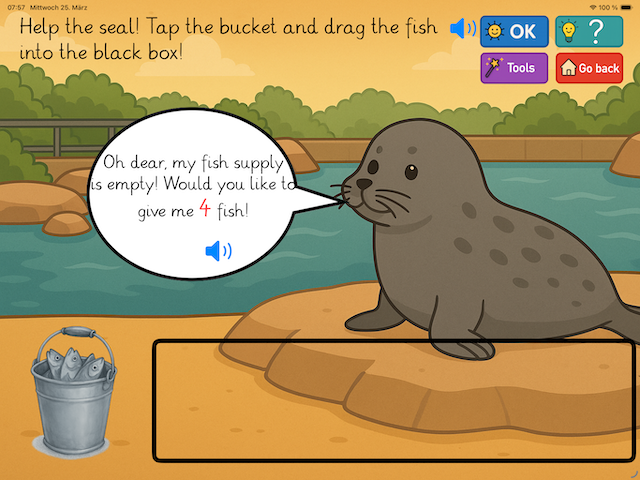Open the Tools menu
The width and height of the screenshot is (640, 480).
513,68
